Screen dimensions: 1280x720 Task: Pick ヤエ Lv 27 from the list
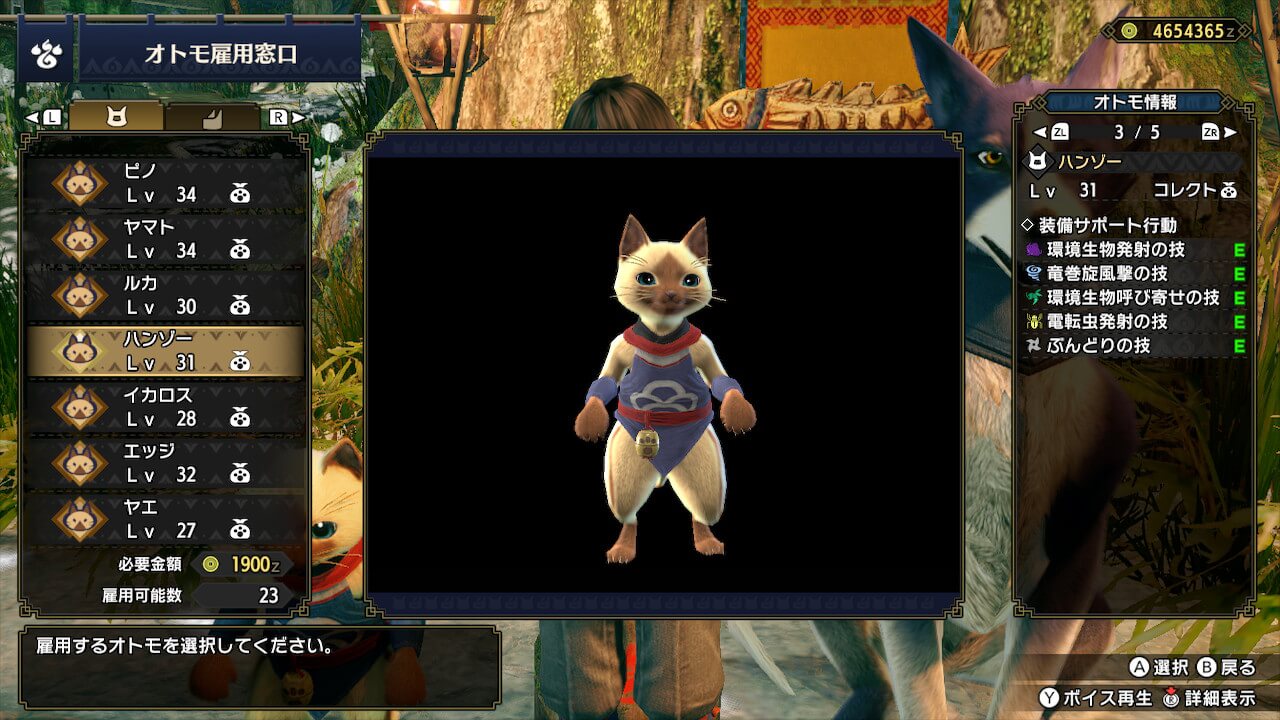pyautogui.click(x=165, y=519)
